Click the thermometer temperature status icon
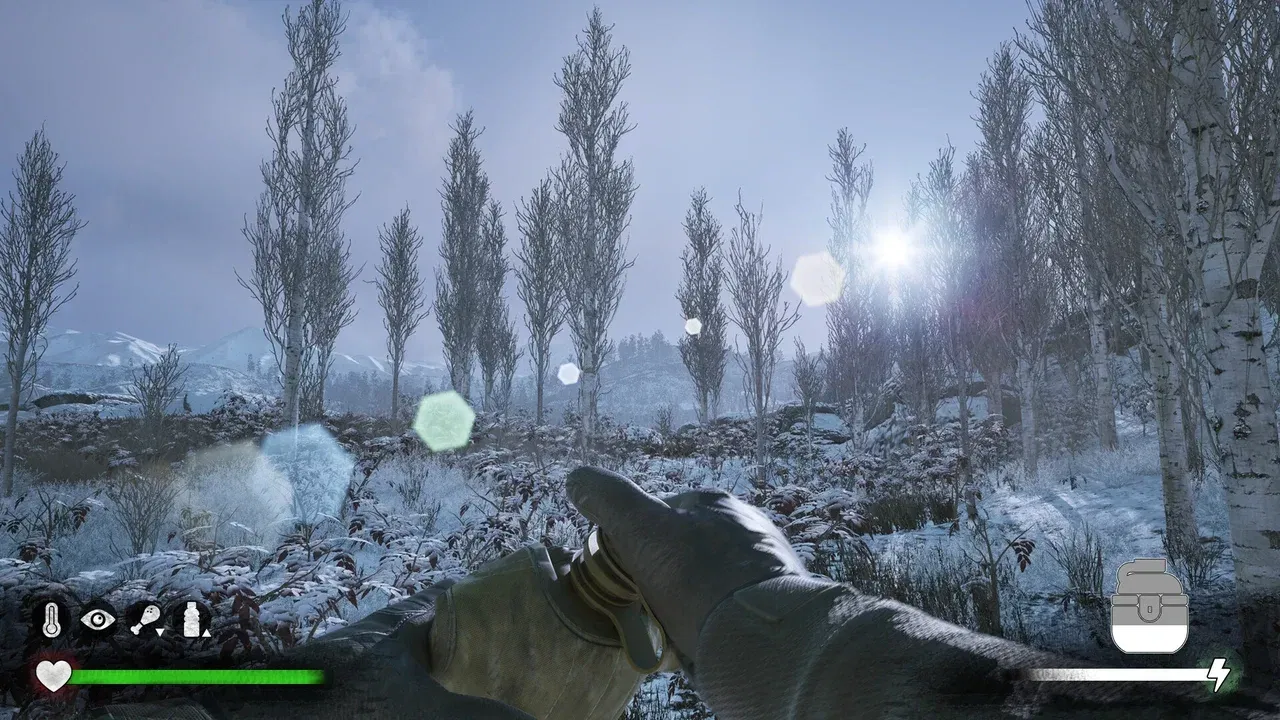 (x=51, y=620)
